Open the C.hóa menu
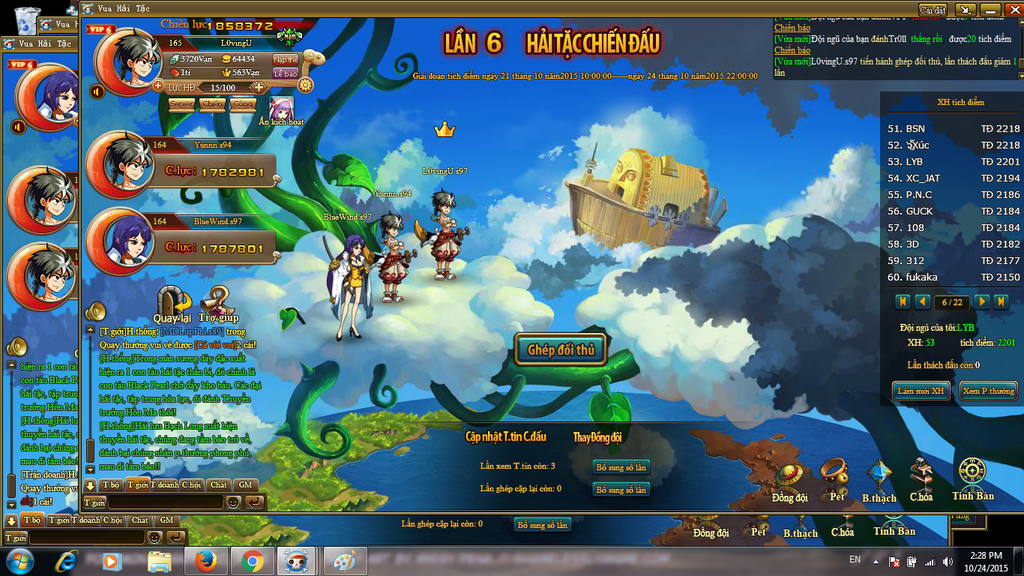Image resolution: width=1024 pixels, height=576 pixels. tap(922, 480)
